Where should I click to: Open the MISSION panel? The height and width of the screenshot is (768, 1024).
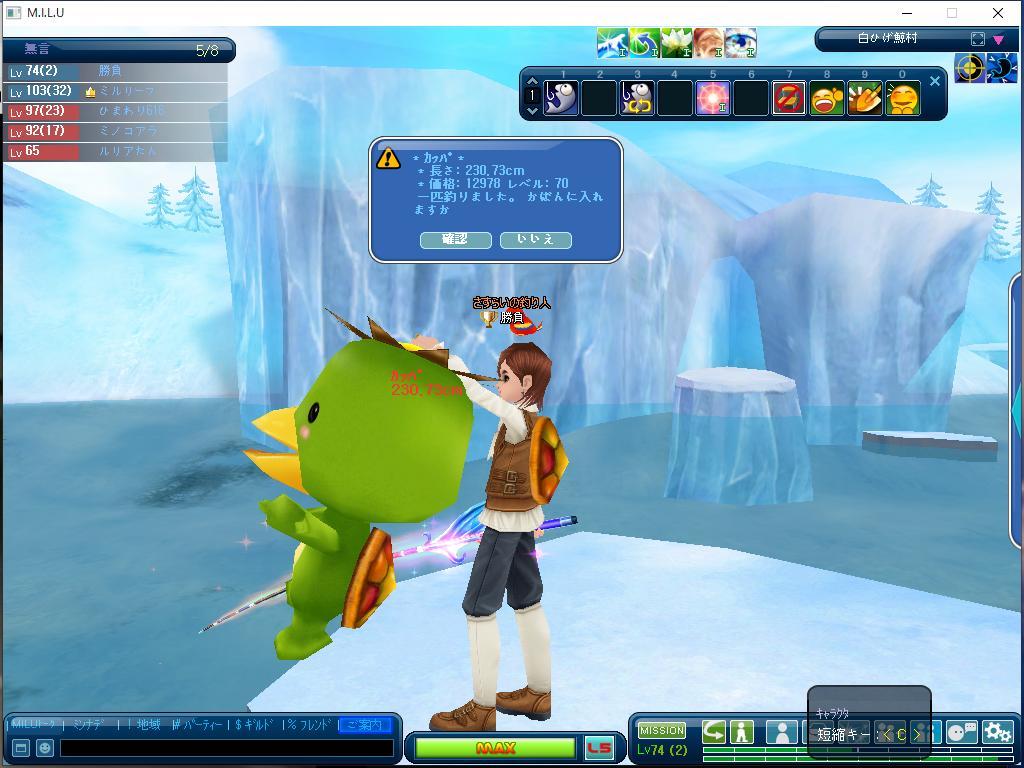tap(662, 731)
